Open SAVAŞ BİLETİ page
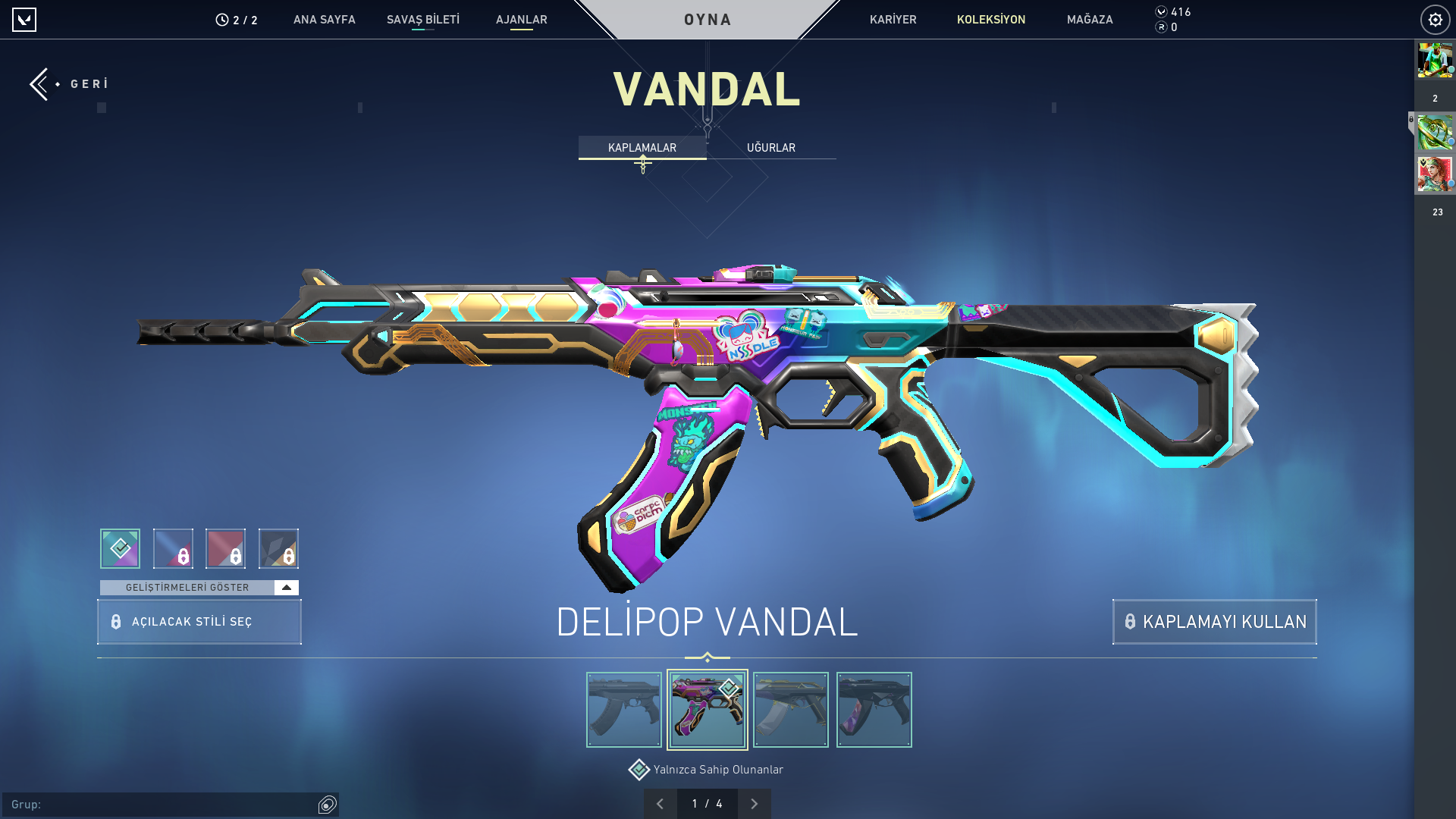1456x819 pixels. [422, 20]
